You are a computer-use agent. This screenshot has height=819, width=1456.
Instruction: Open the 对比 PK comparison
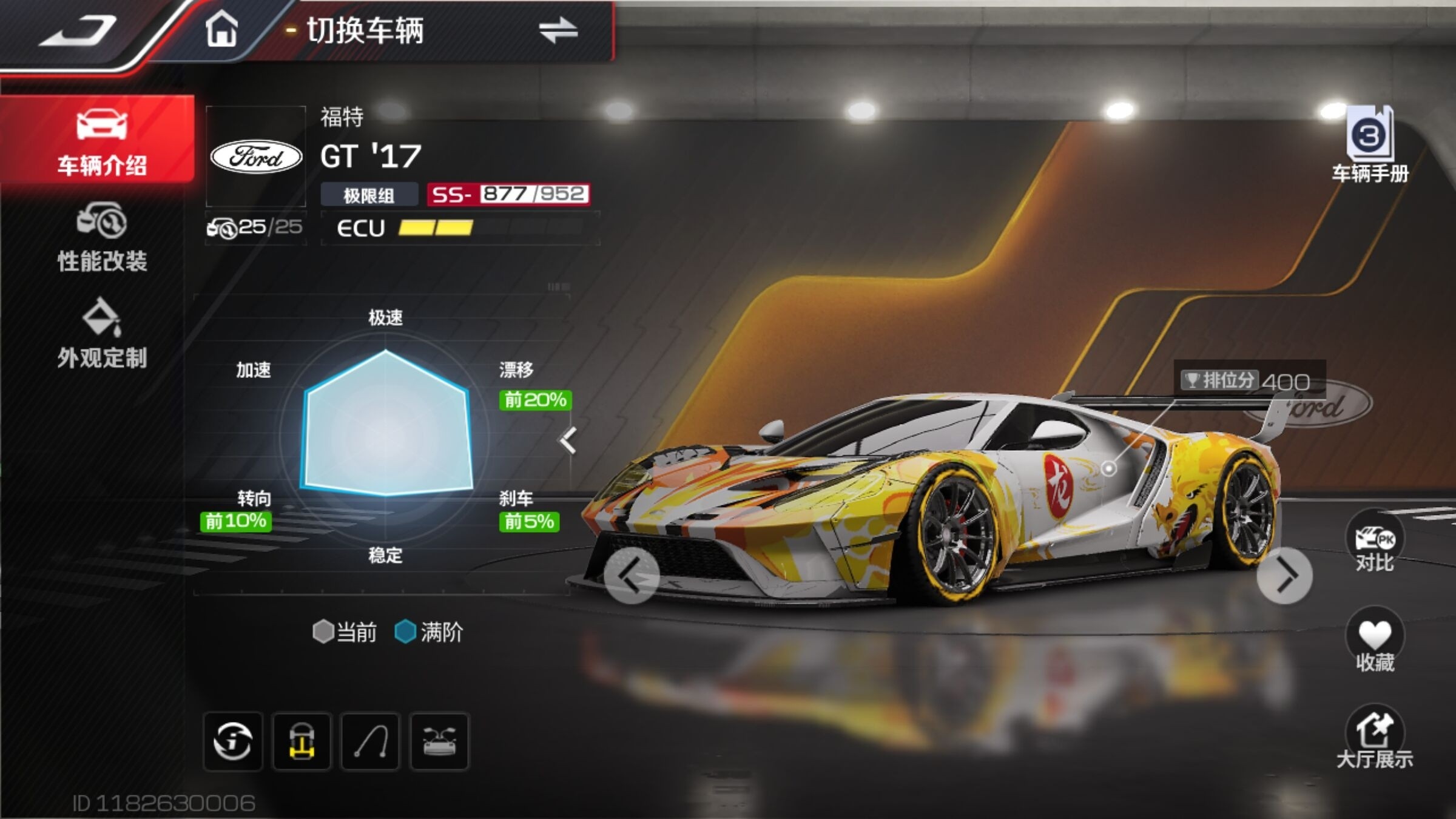point(1374,543)
